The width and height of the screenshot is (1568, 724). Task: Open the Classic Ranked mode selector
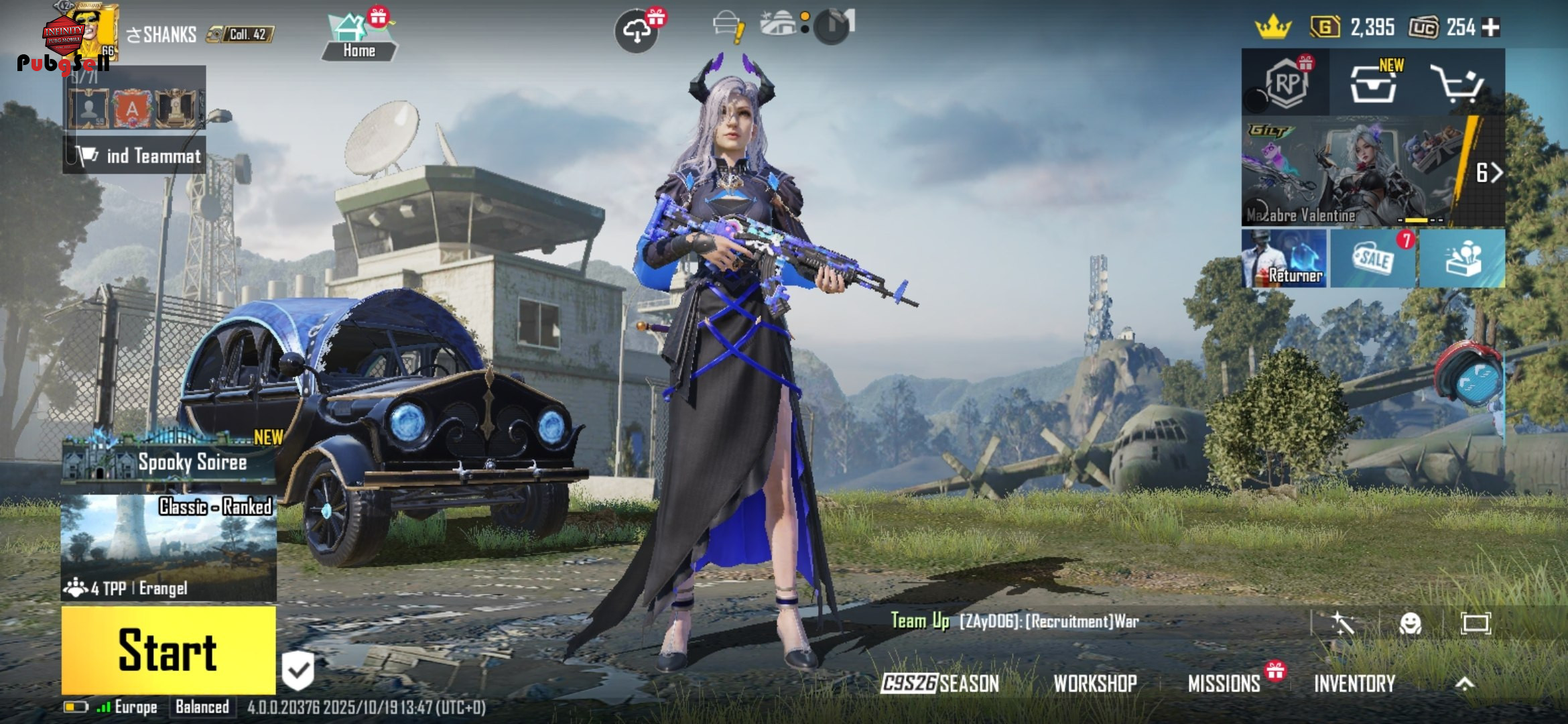(168, 547)
